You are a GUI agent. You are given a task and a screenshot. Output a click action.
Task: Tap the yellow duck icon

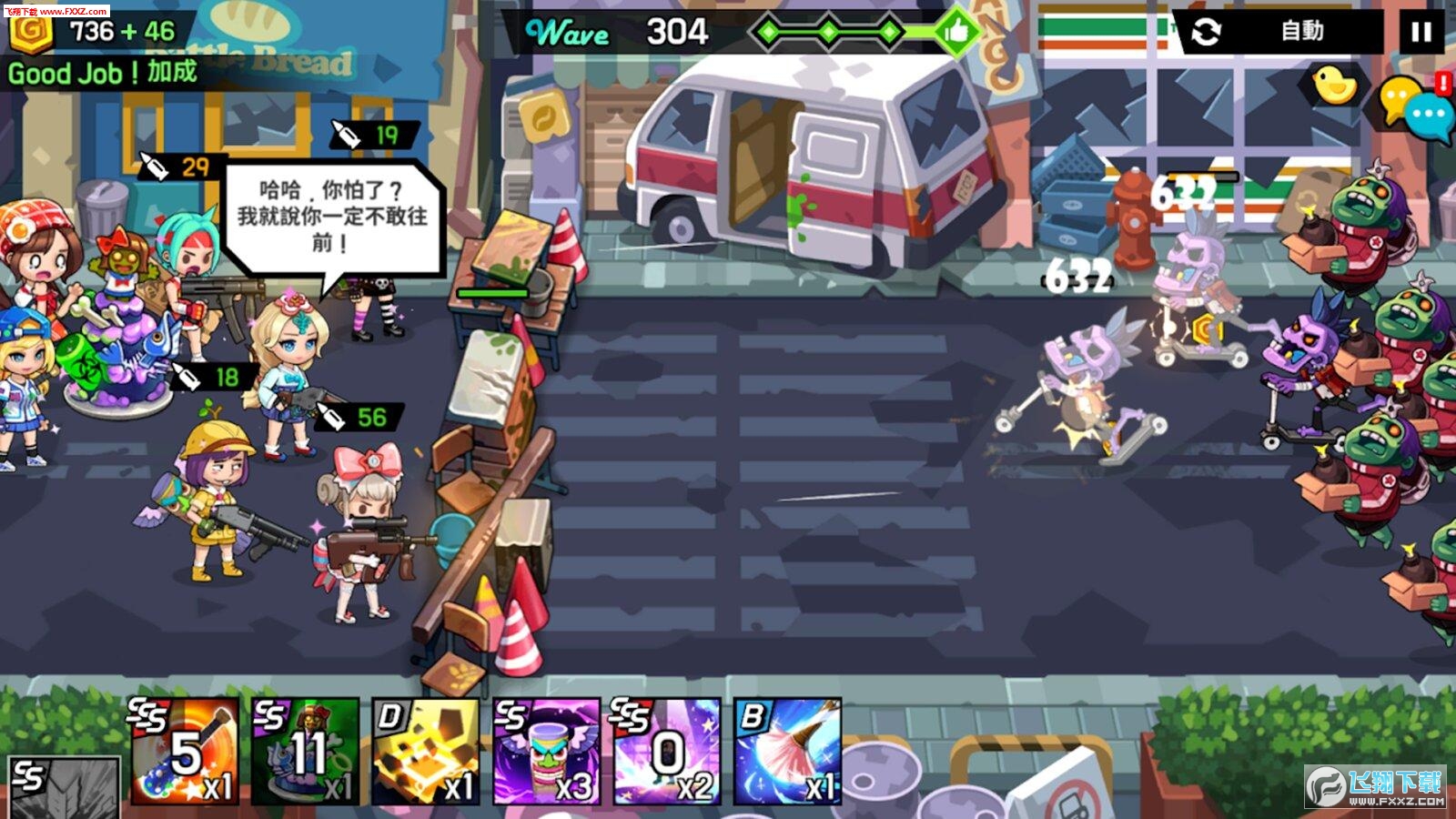click(x=1334, y=86)
